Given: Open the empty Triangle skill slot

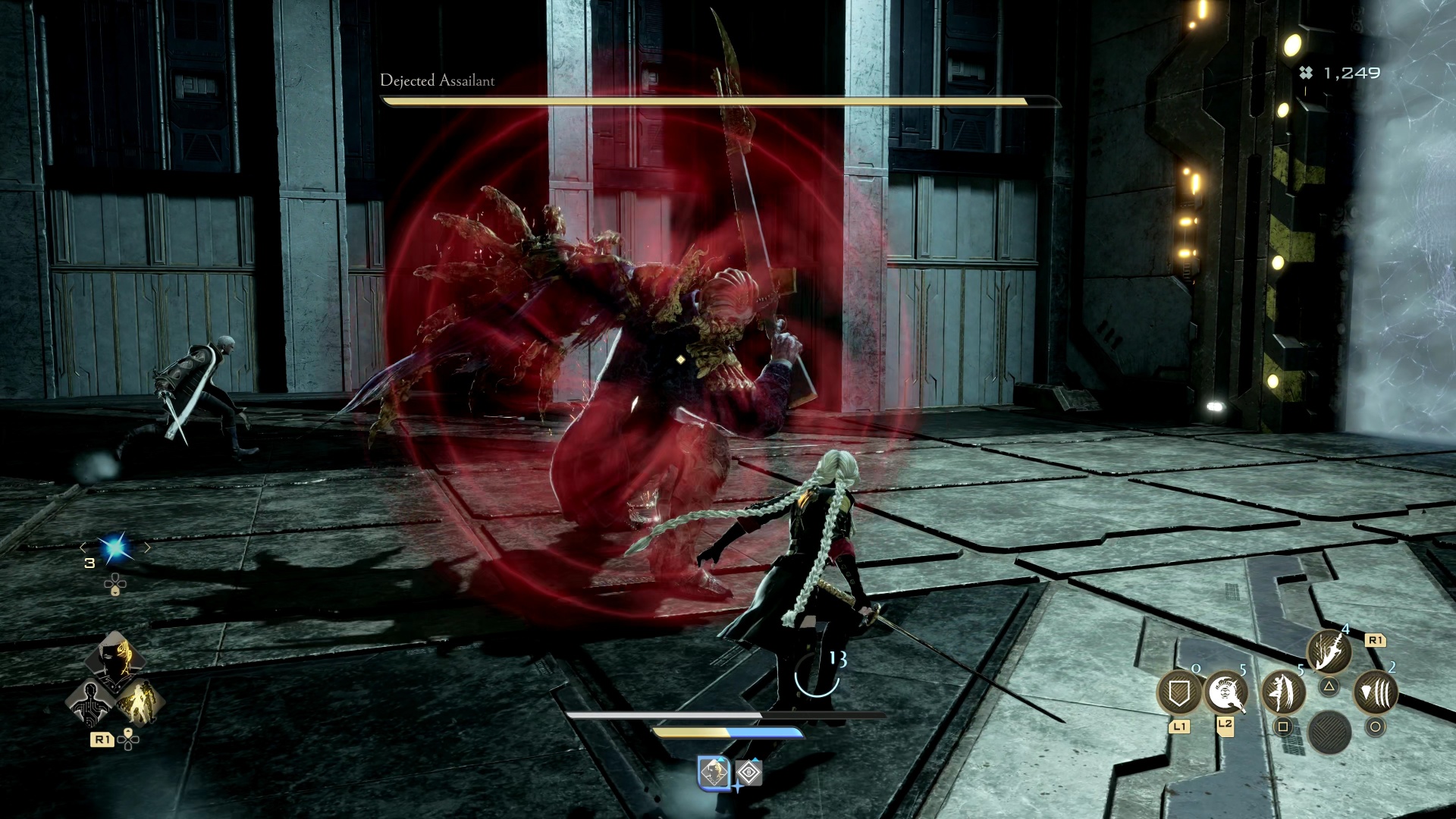Looking at the screenshot, I should click(x=1330, y=686).
